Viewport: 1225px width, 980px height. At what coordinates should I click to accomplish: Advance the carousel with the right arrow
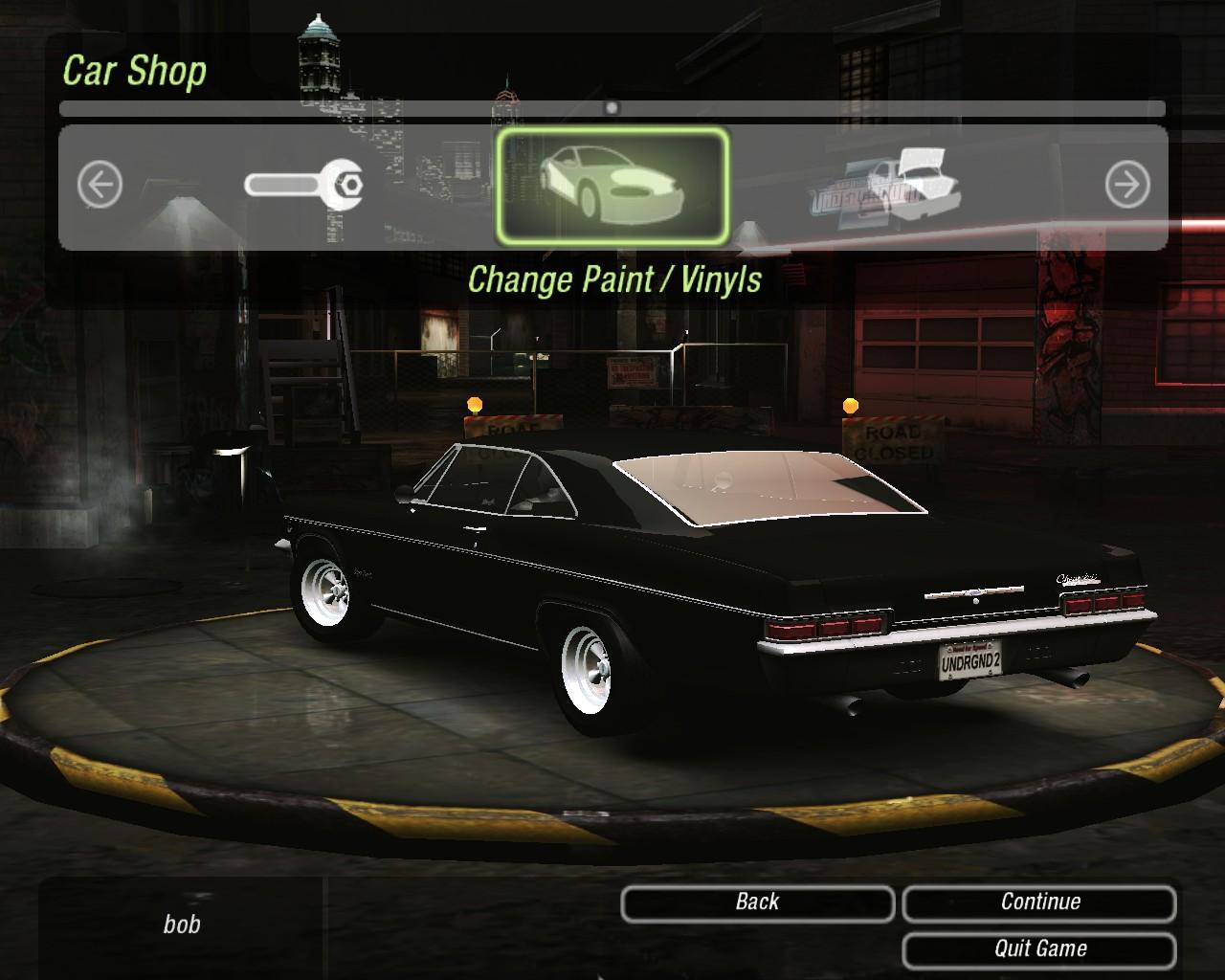point(1127,184)
